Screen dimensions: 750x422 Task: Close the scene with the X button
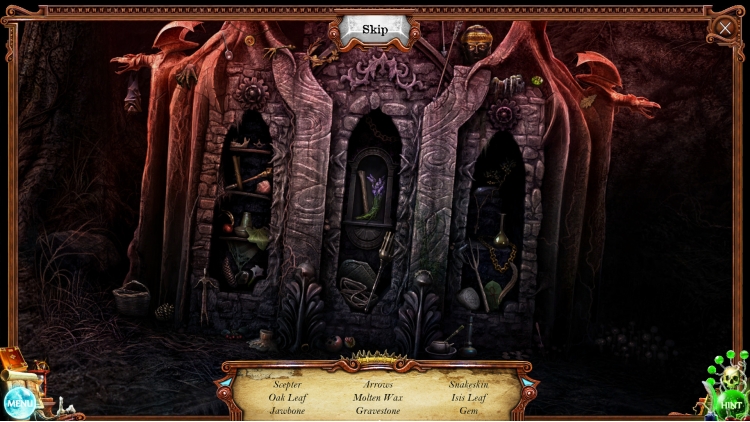point(725,29)
